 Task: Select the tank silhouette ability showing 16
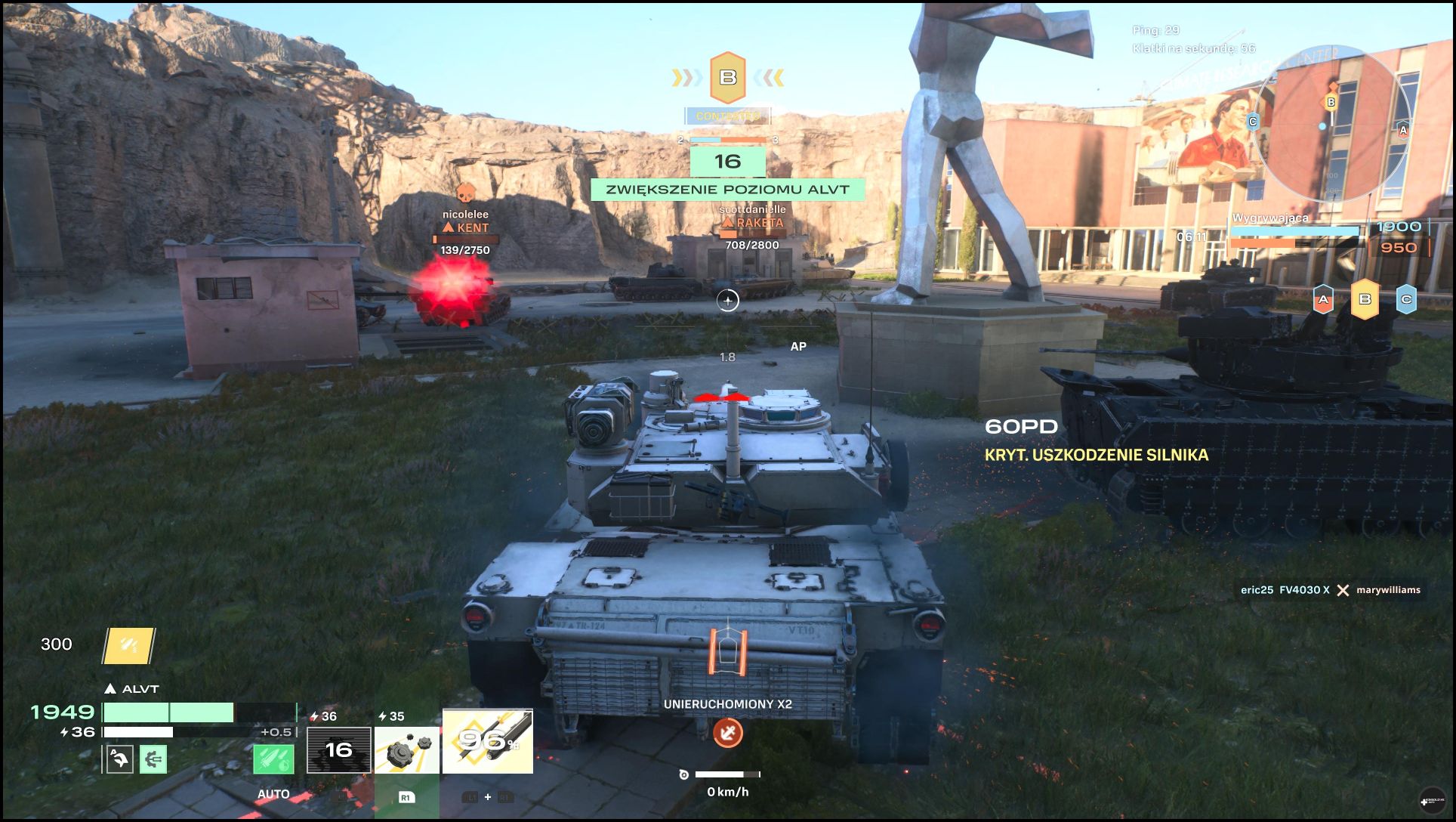338,749
